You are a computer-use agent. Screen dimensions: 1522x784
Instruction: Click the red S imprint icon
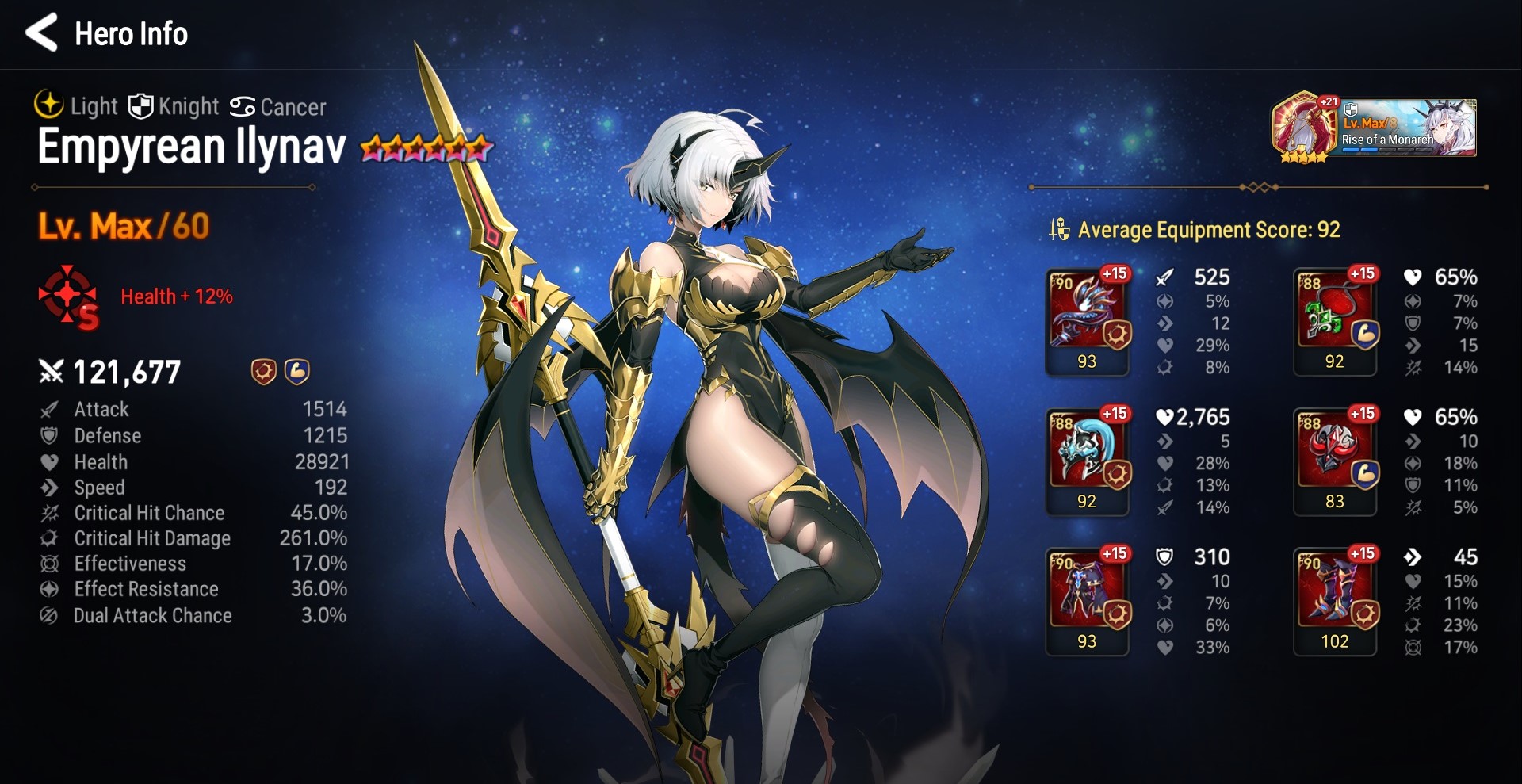(x=69, y=297)
